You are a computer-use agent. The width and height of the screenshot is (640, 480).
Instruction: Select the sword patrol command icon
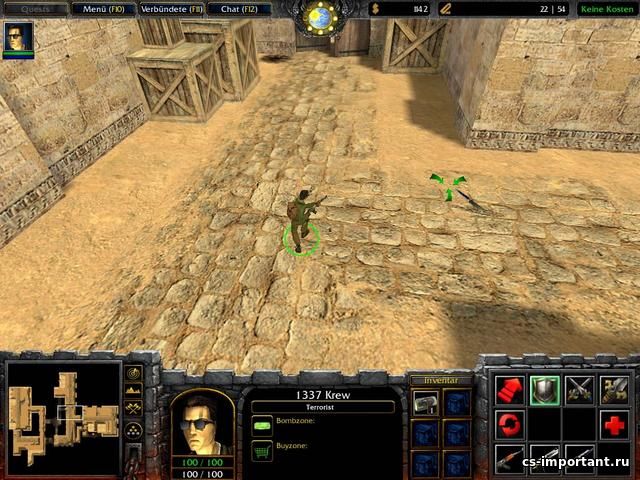613,390
